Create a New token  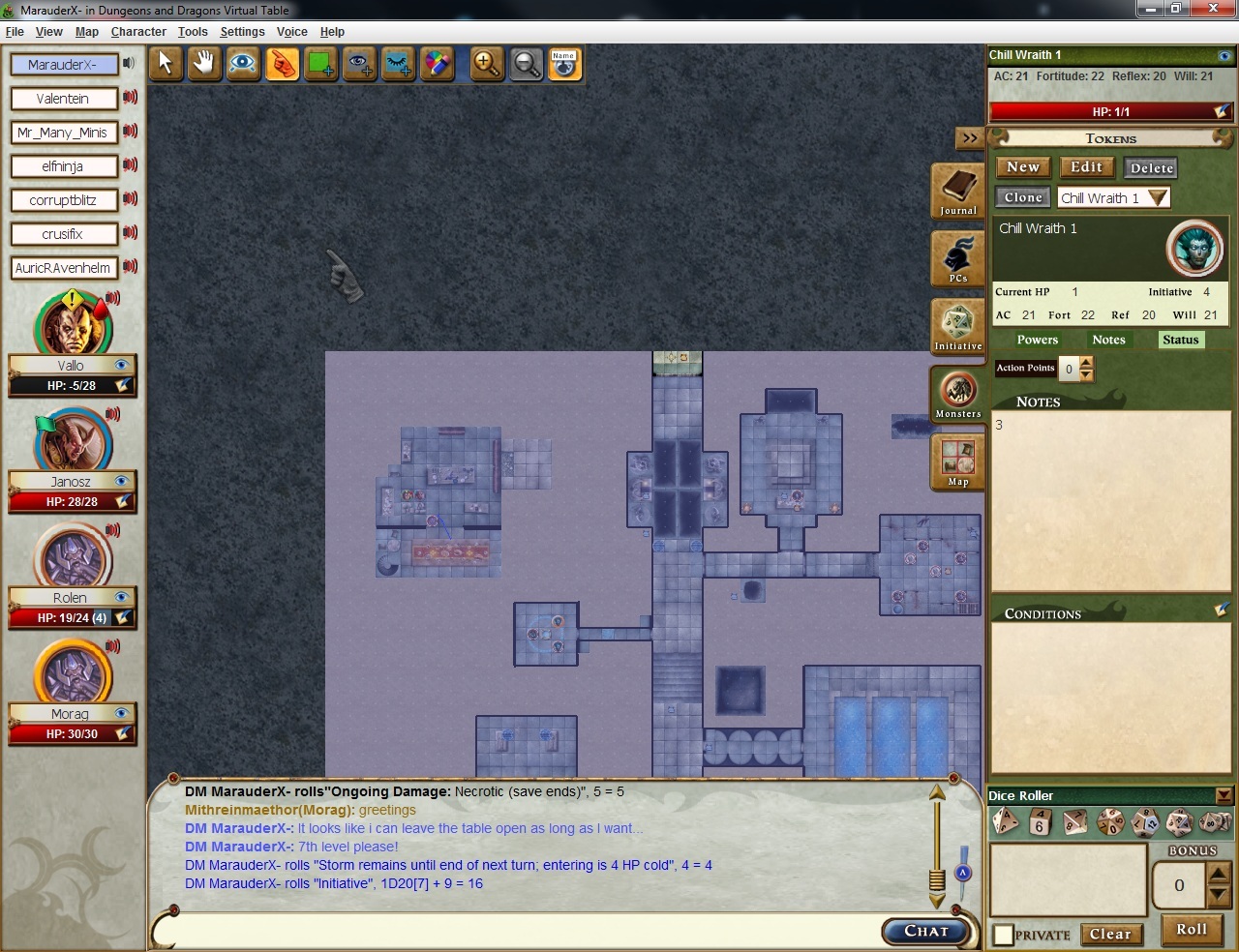click(1022, 167)
